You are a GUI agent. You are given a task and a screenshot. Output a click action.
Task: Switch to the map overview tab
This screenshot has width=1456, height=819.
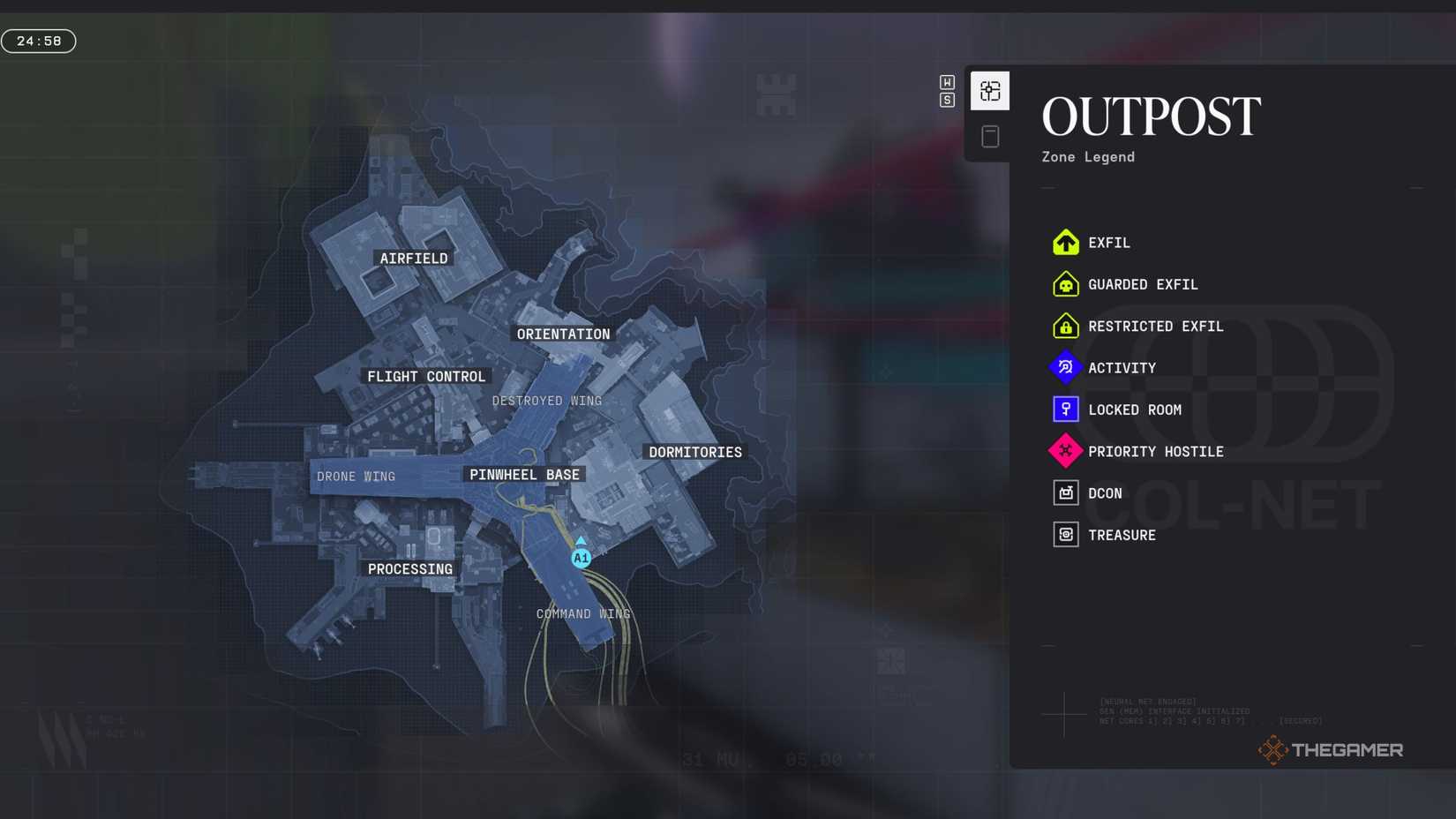click(990, 89)
